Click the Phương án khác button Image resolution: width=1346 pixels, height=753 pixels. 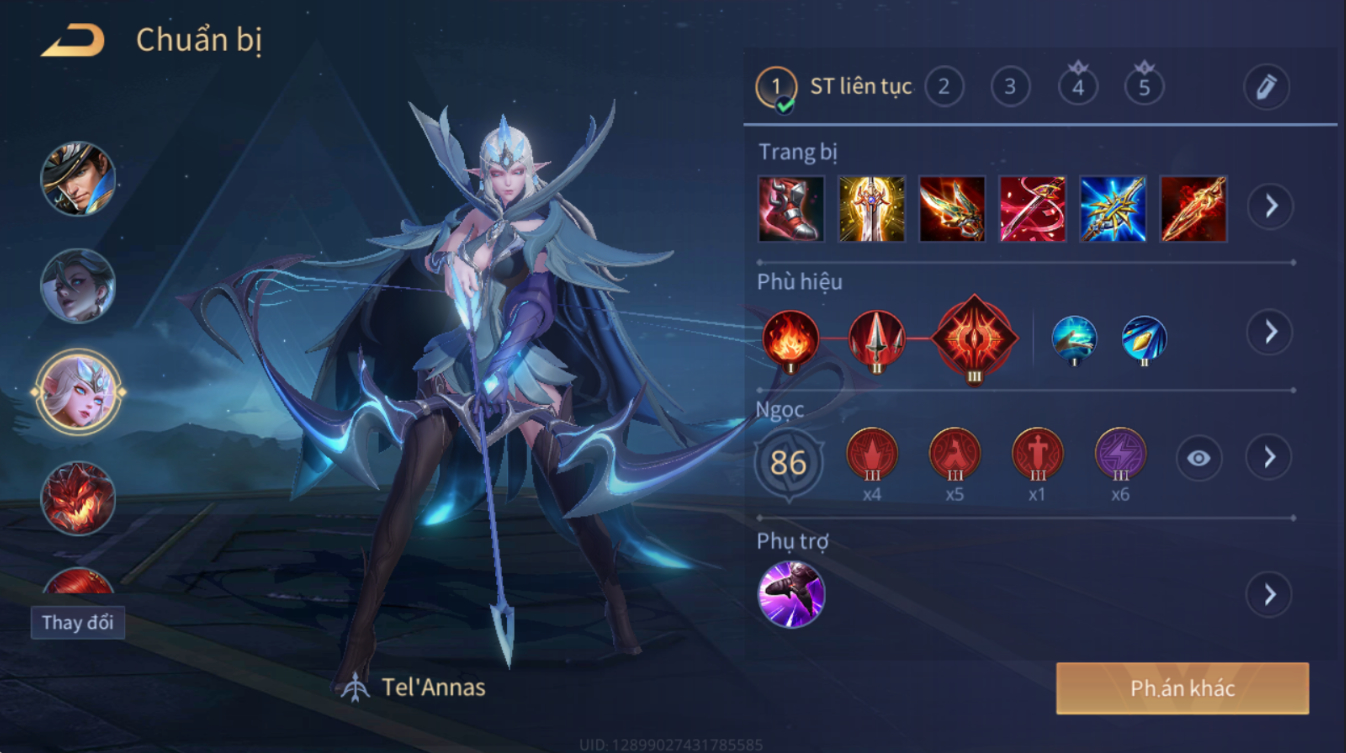click(1182, 688)
